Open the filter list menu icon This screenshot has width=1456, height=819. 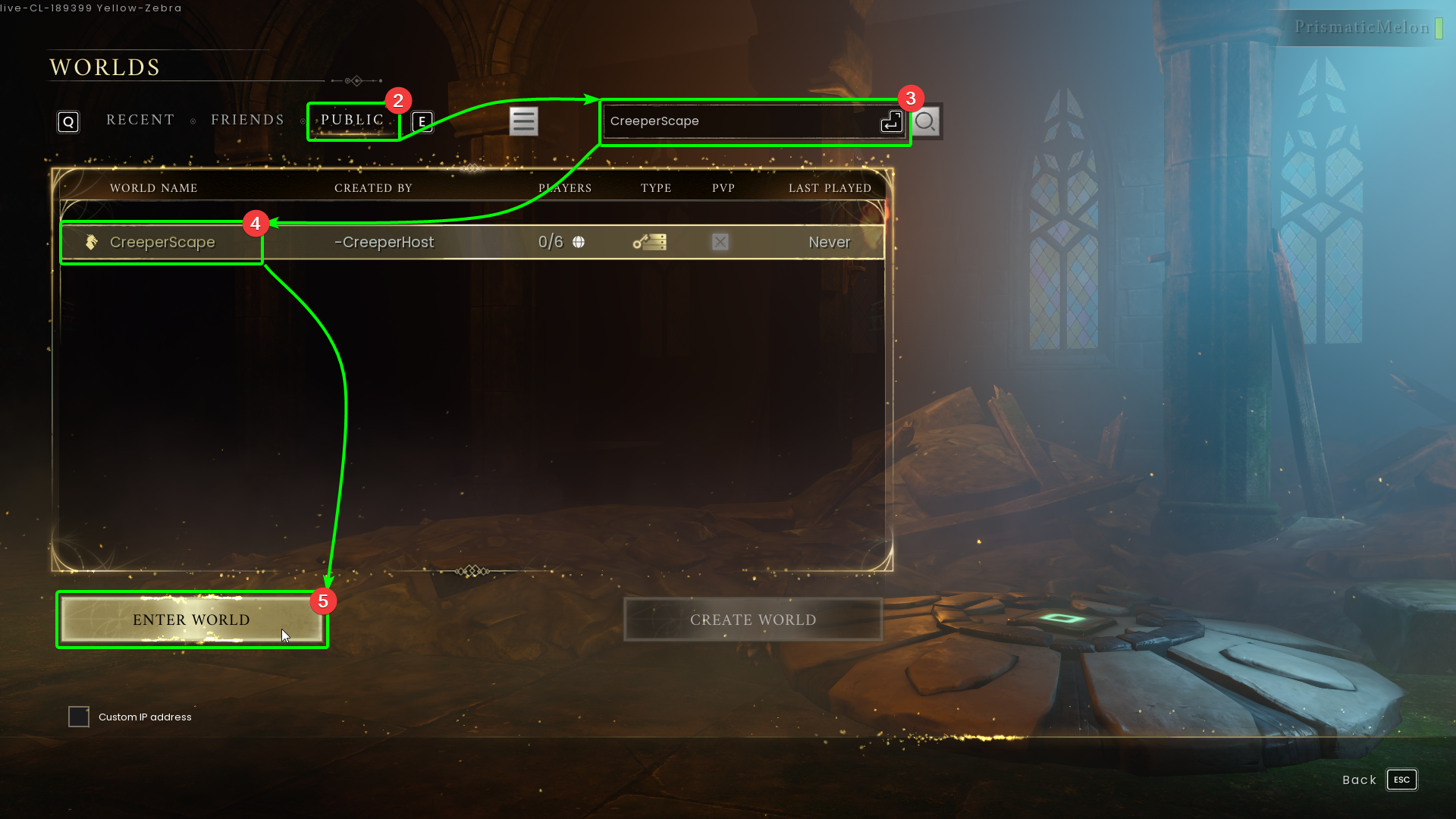tap(523, 121)
